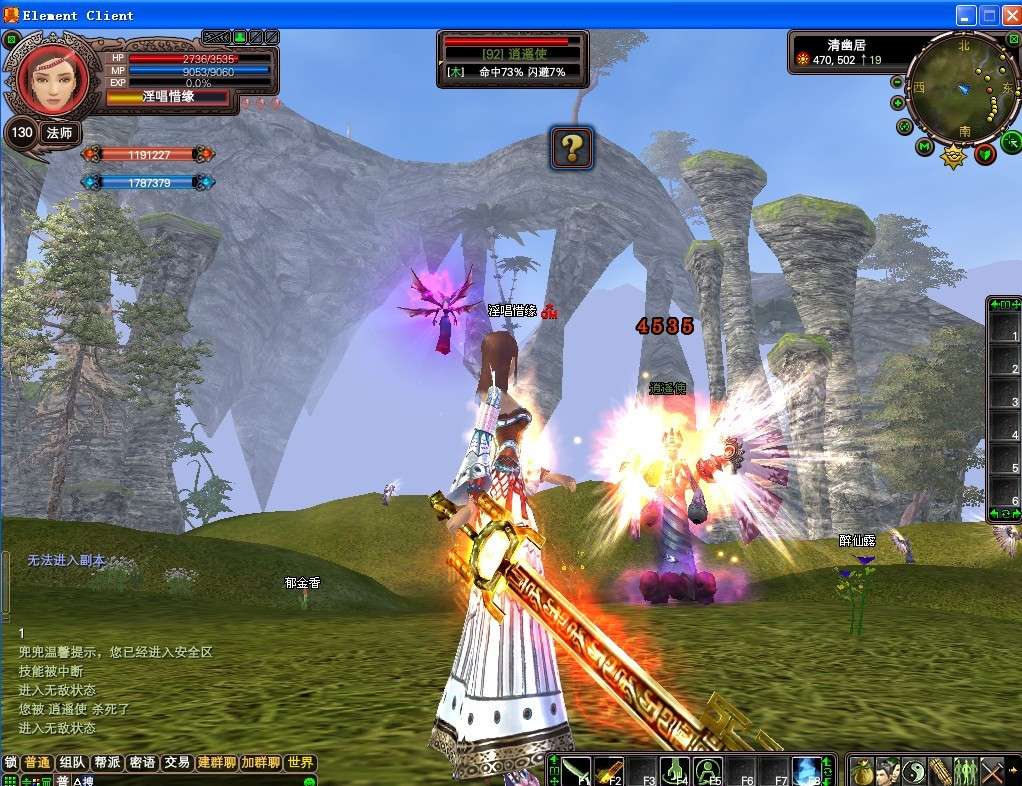Switch to the 普通 chat channel tab
This screenshot has width=1022, height=786.
(x=38, y=763)
